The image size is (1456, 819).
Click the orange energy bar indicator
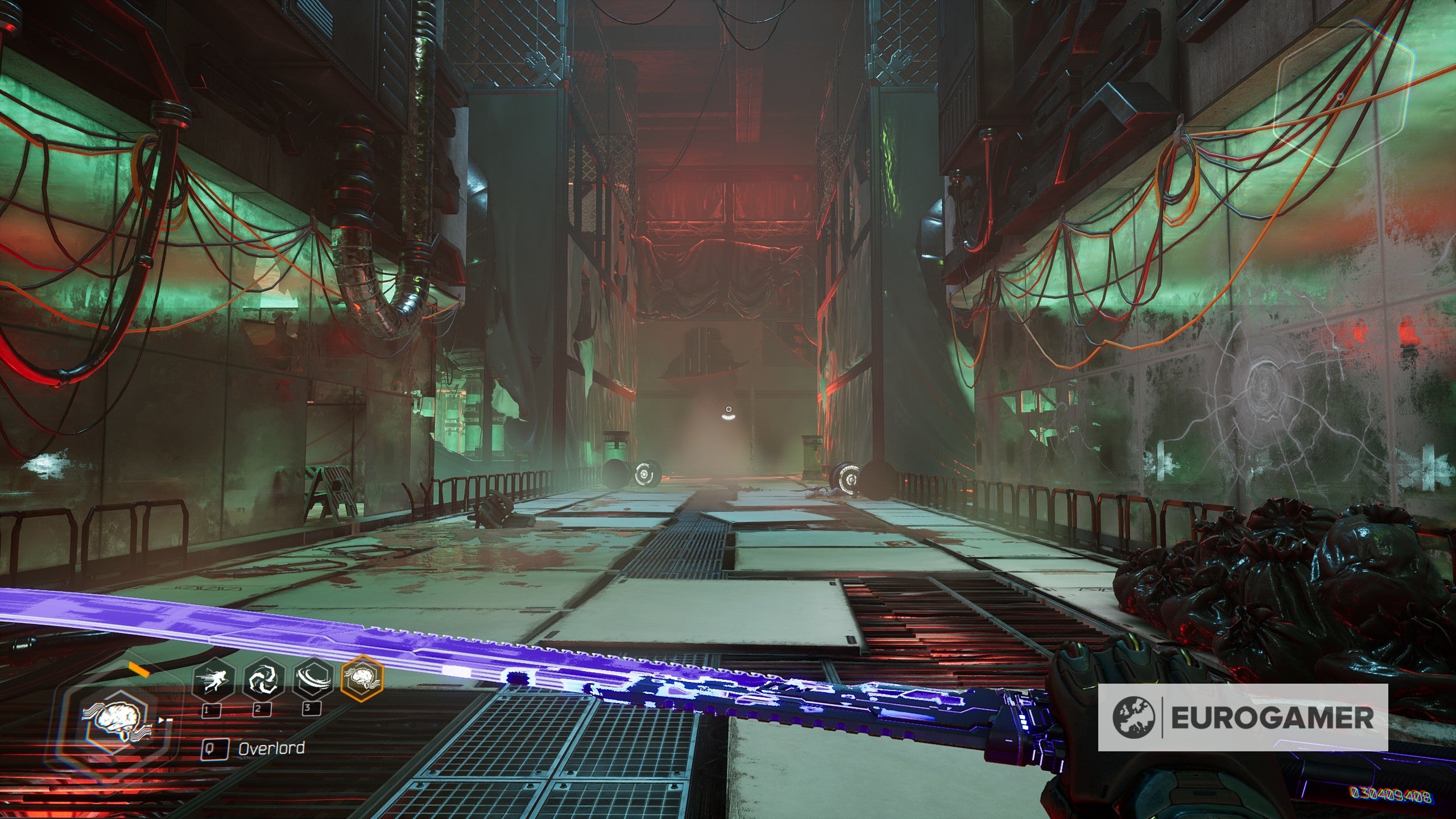pyautogui.click(x=138, y=669)
